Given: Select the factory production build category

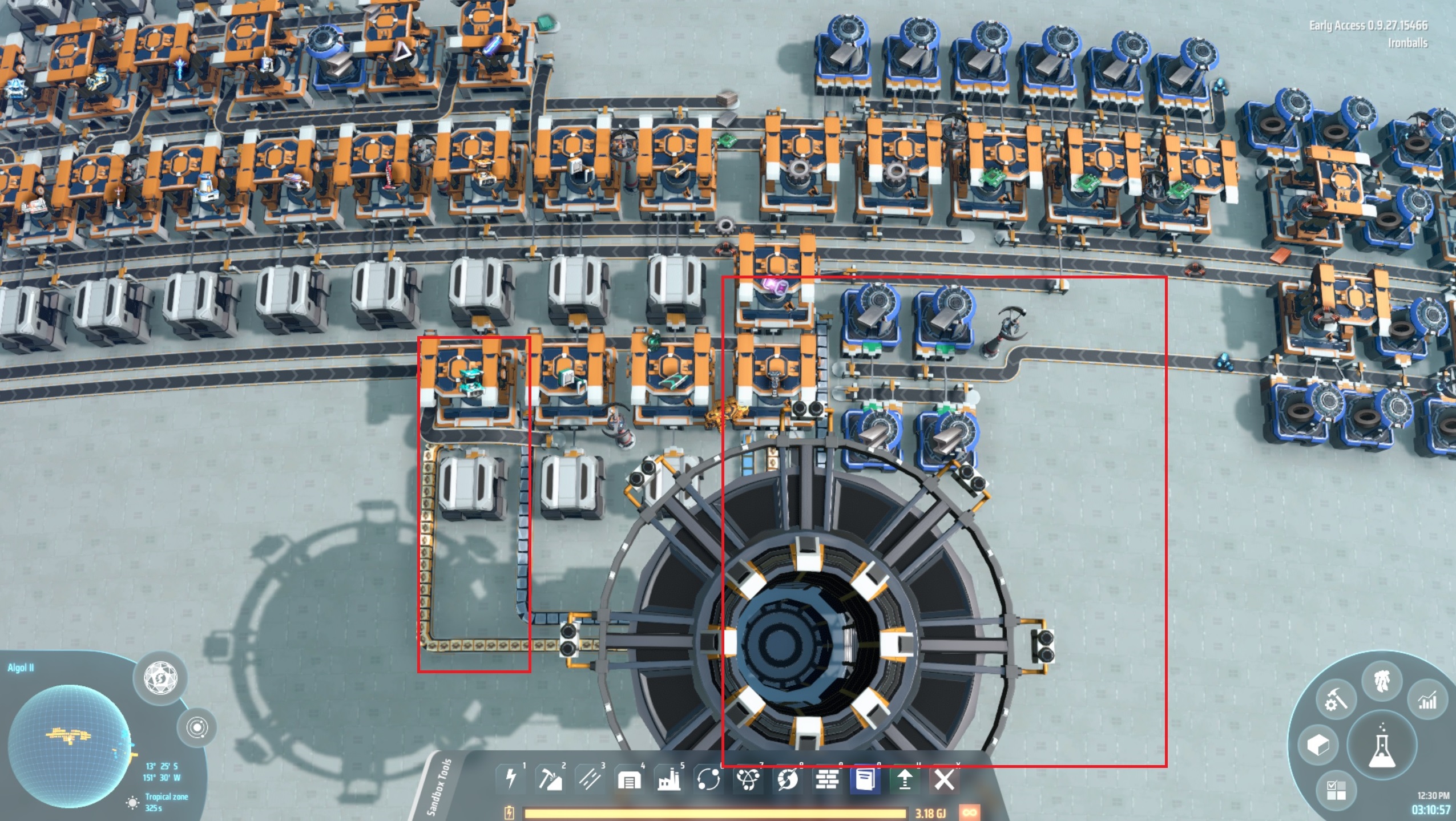Looking at the screenshot, I should pos(668,779).
